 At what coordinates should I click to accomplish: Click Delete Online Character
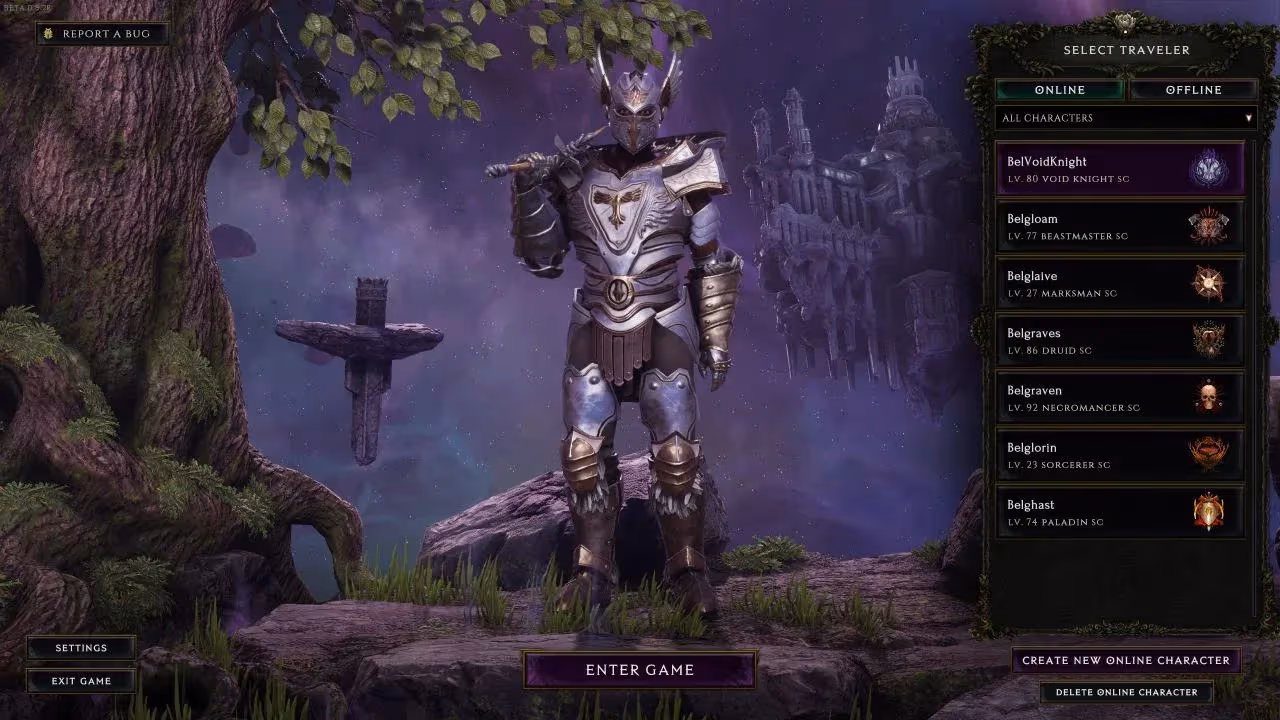(1125, 691)
